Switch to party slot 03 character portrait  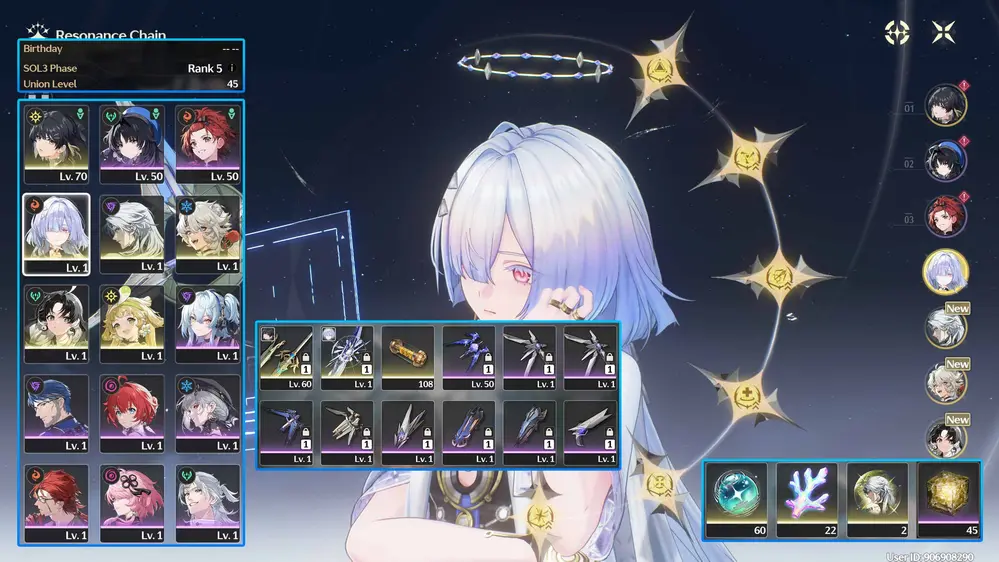[x=944, y=216]
